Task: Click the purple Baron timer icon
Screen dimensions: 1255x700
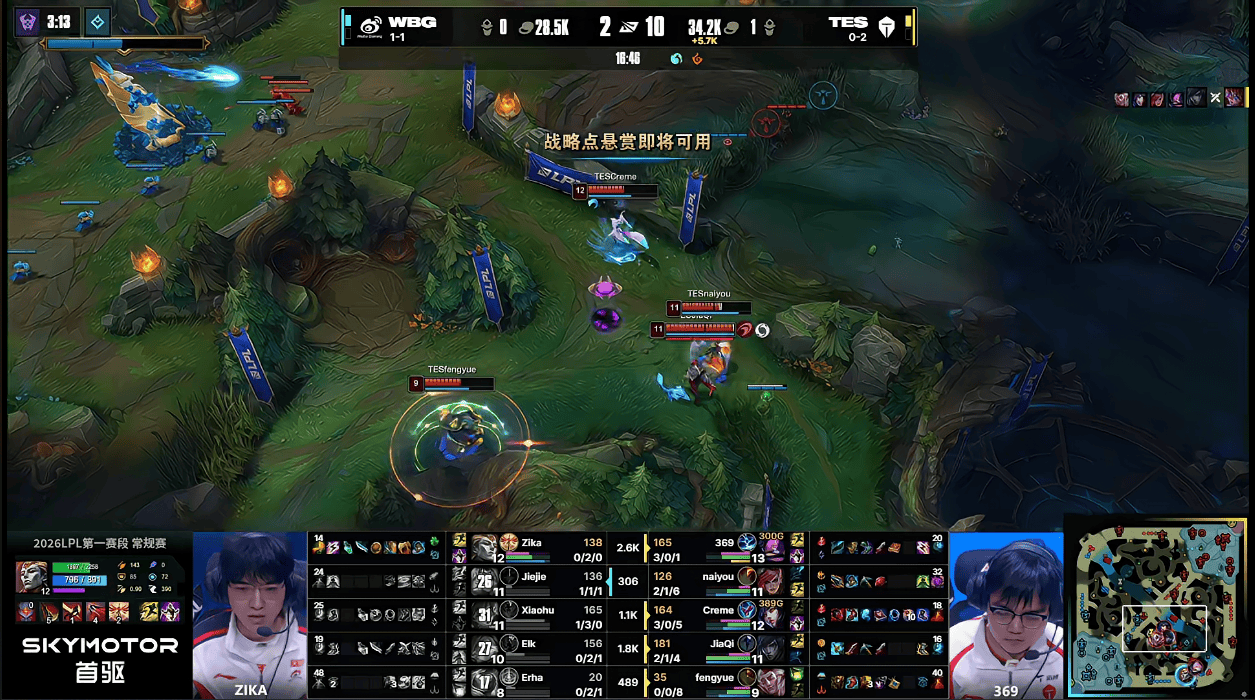Action: click(27, 21)
